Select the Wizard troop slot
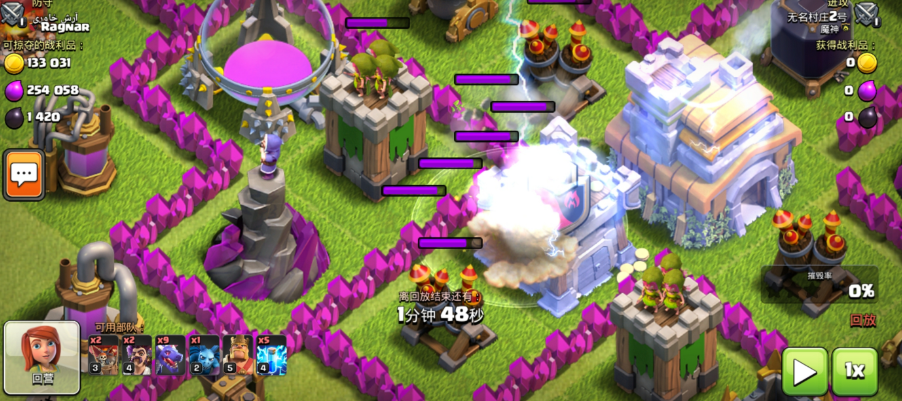 click(136, 355)
